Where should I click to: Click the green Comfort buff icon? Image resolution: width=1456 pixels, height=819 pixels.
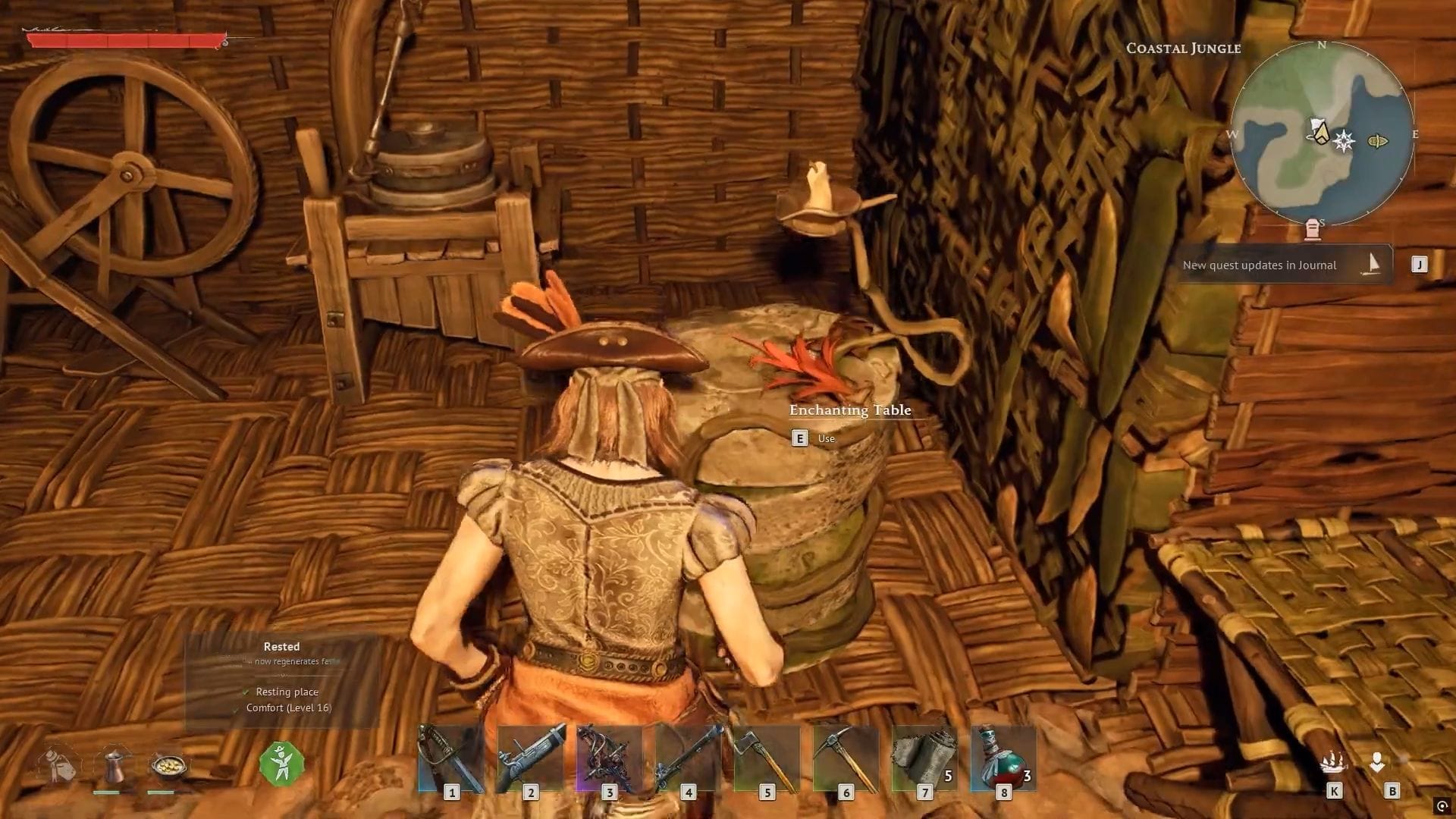tap(282, 763)
